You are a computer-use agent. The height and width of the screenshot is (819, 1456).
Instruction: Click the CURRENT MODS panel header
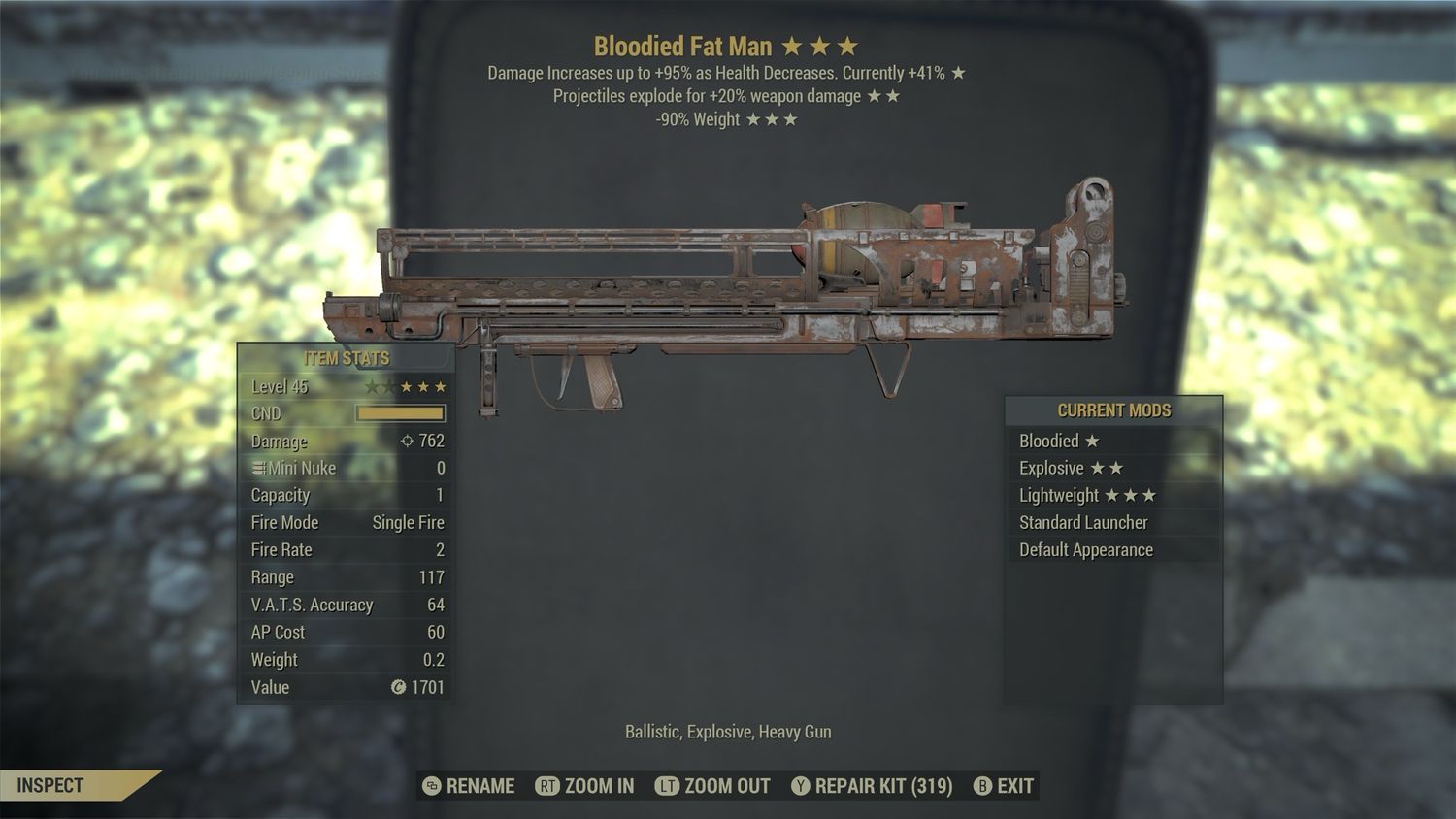coord(1112,410)
